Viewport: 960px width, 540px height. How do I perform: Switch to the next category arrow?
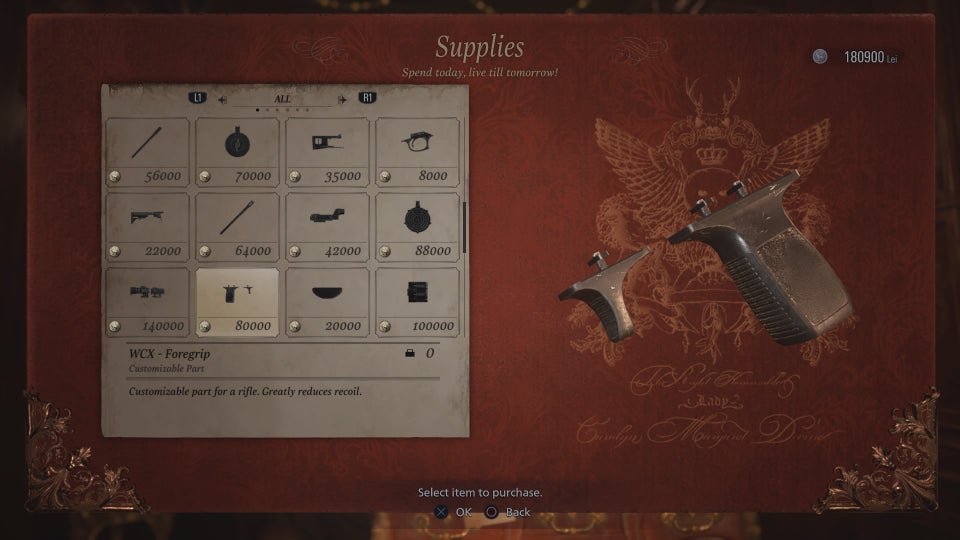click(x=343, y=99)
